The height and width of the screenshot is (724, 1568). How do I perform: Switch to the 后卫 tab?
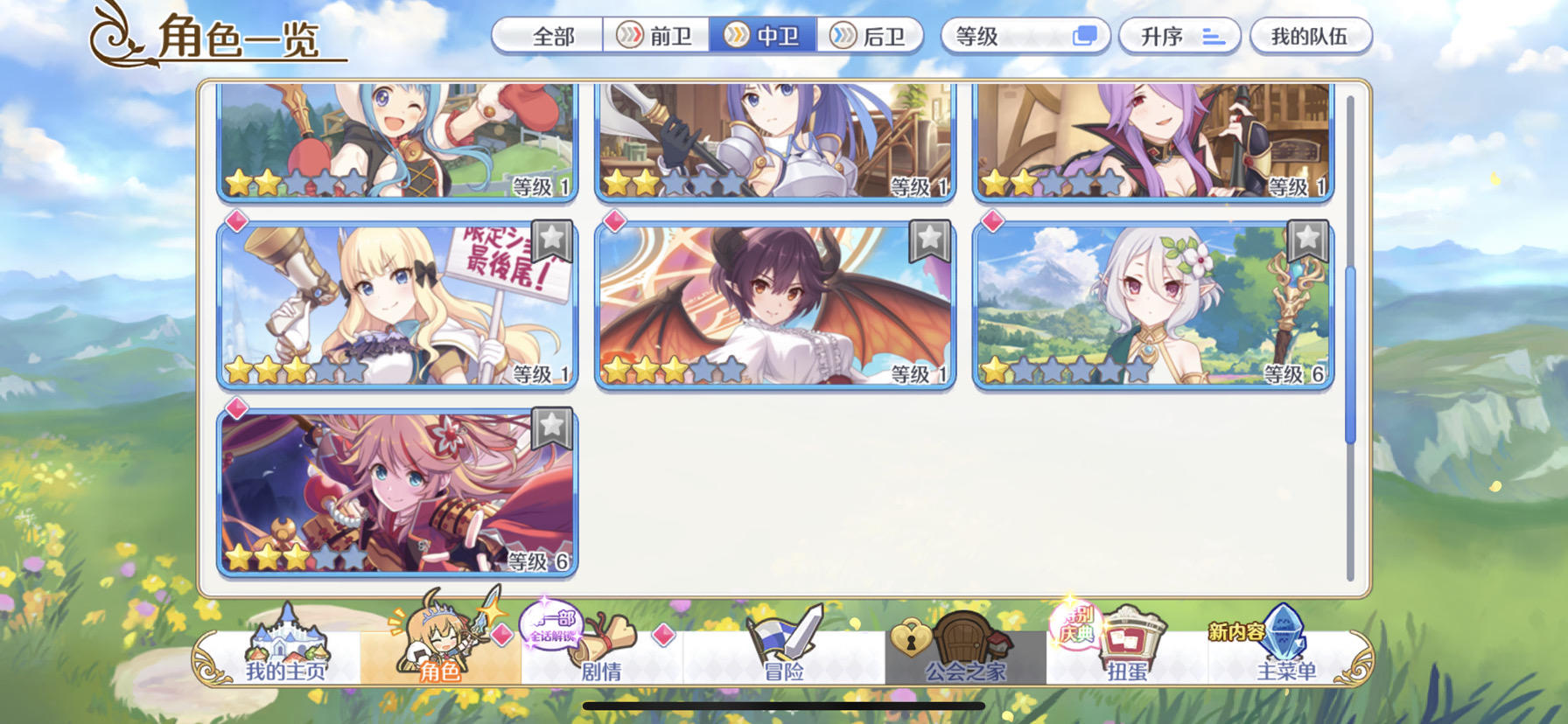pos(870,36)
